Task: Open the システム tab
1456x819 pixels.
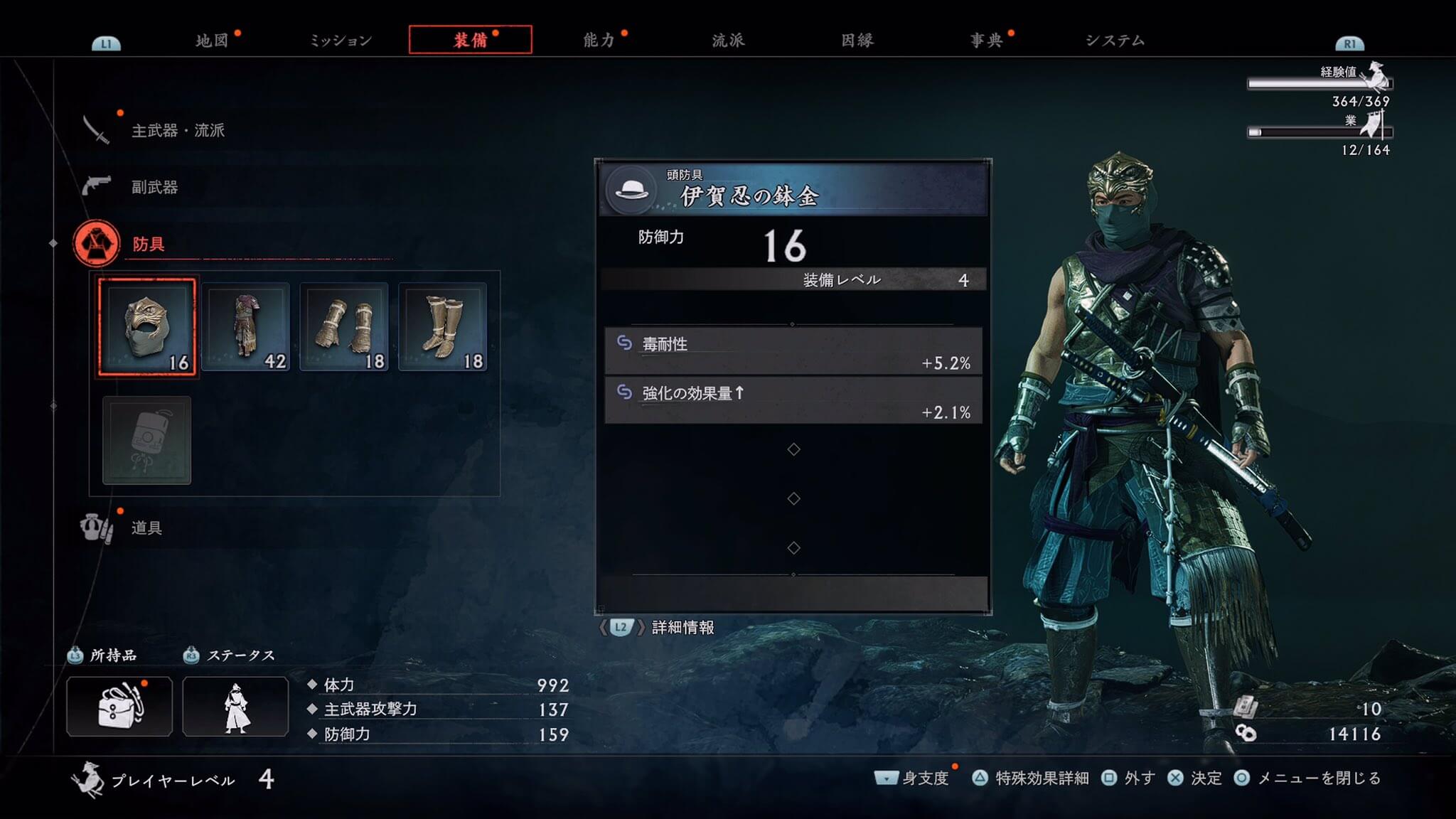Action: coord(1115,41)
